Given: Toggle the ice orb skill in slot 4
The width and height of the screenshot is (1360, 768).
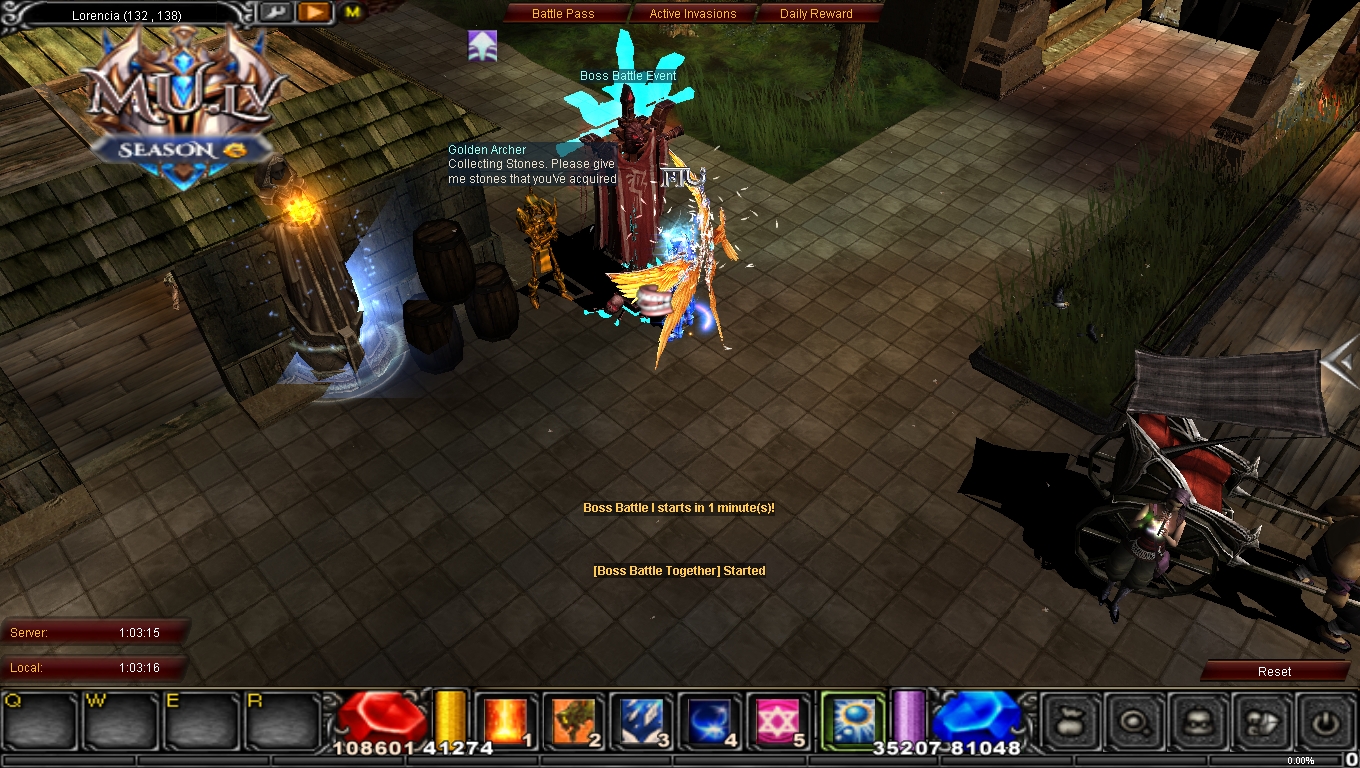Looking at the screenshot, I should pyautogui.click(x=709, y=721).
